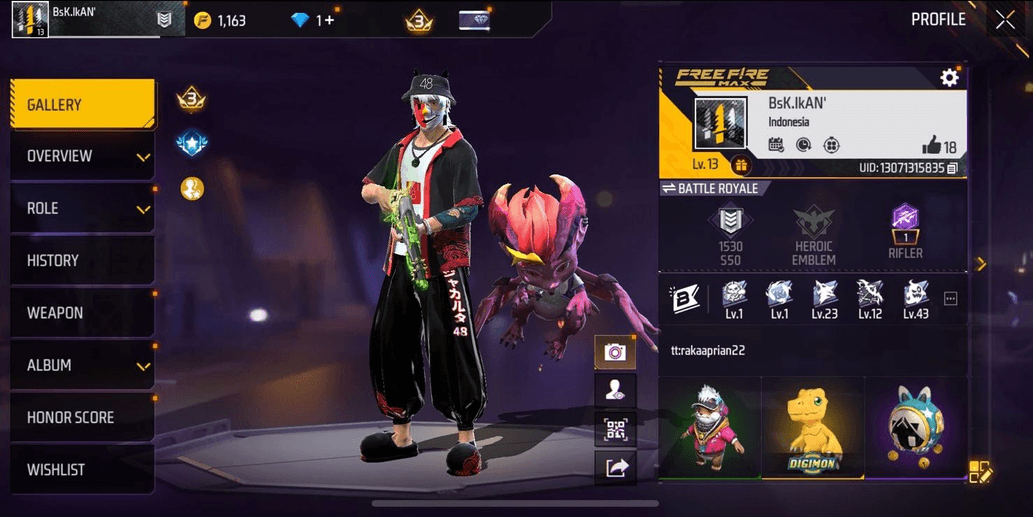Tap the camera screenshot button
Viewport: 1033px width, 517px height.
[x=615, y=352]
